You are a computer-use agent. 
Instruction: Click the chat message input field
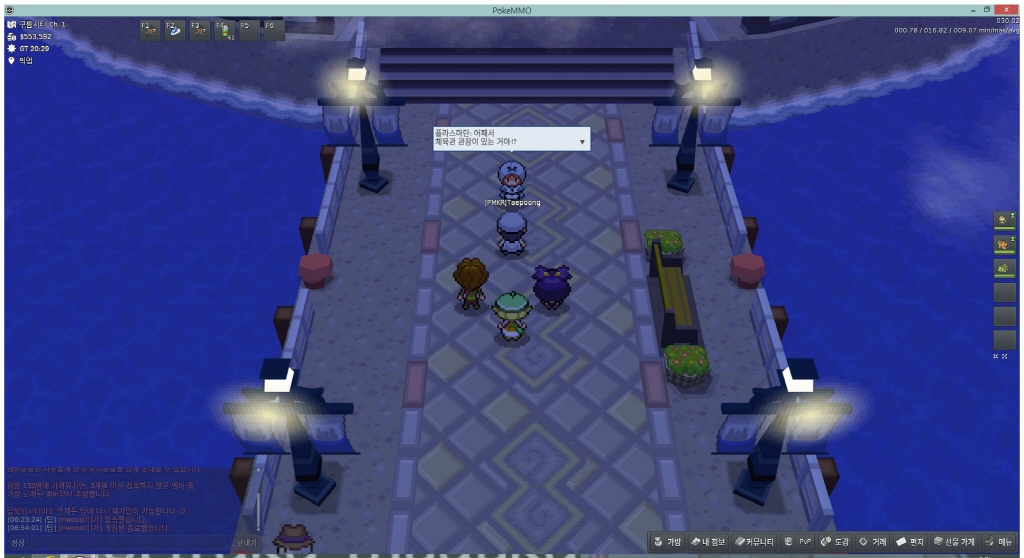130,543
